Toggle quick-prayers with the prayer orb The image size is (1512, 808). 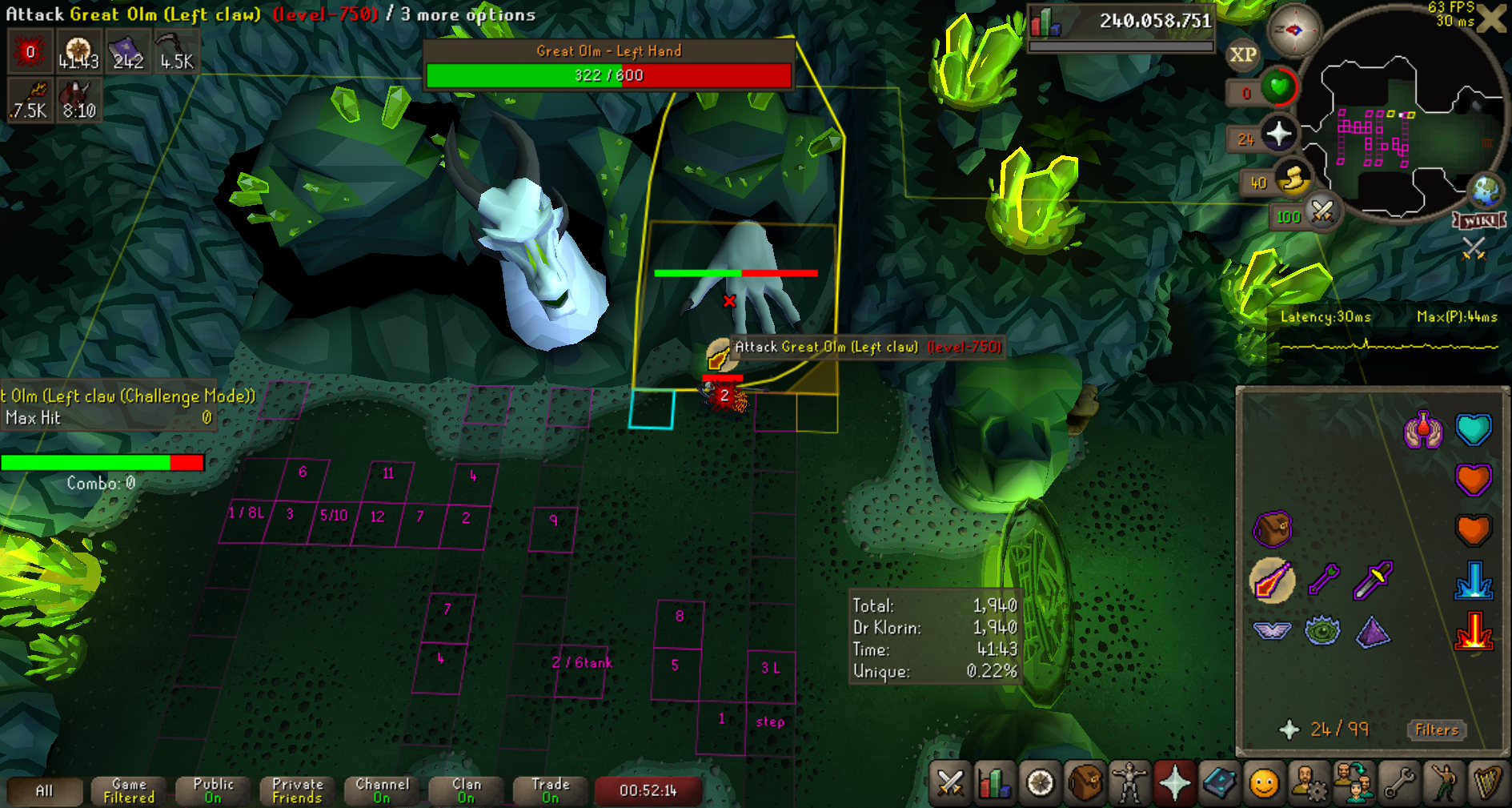pos(1279,134)
